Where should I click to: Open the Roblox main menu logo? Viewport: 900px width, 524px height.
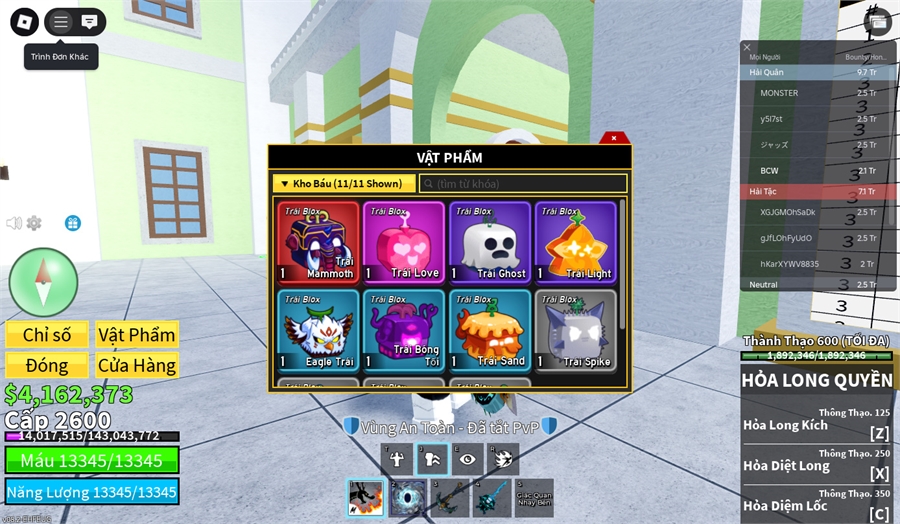click(x=24, y=22)
